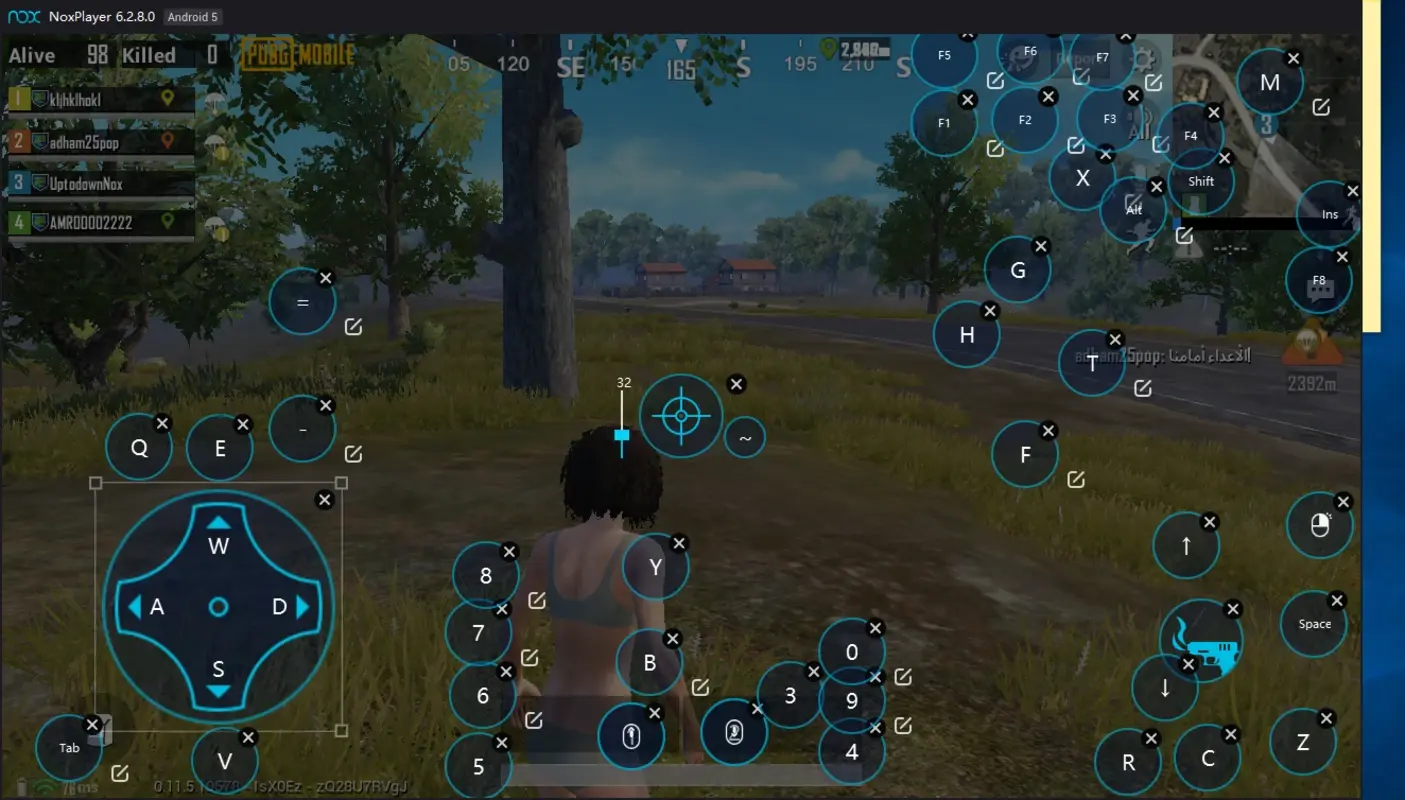Click the tilde (~) key mapping circle

[744, 437]
